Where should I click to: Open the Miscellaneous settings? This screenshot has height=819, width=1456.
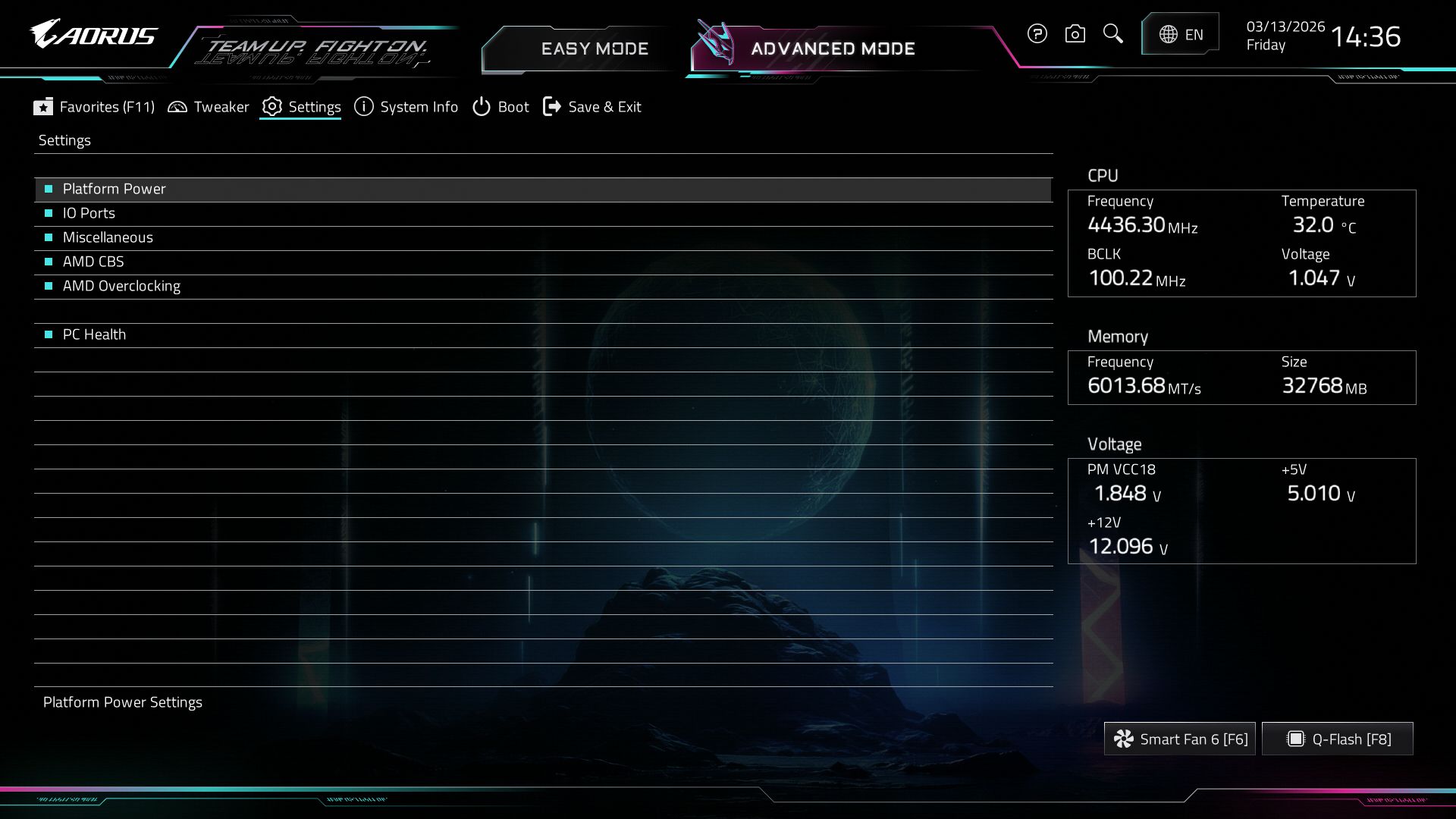coord(108,237)
